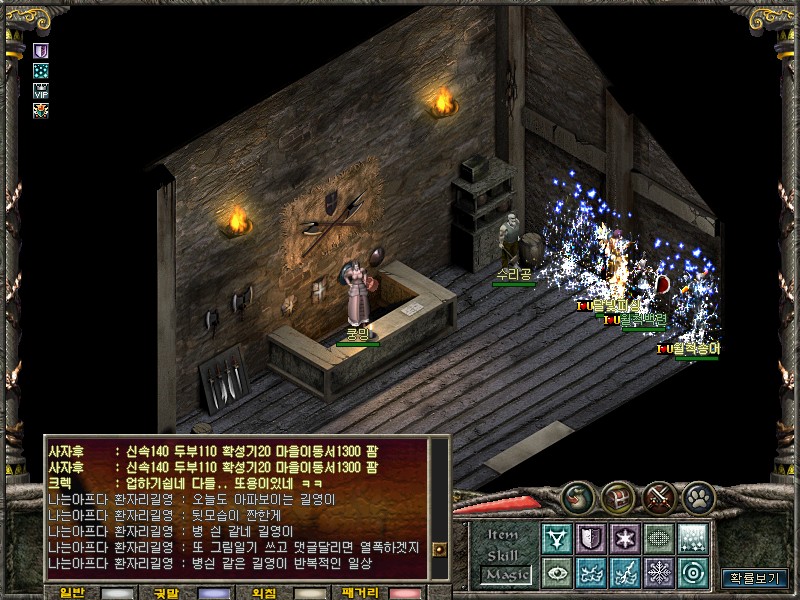Select the six-pointed star spell icon

(625, 538)
